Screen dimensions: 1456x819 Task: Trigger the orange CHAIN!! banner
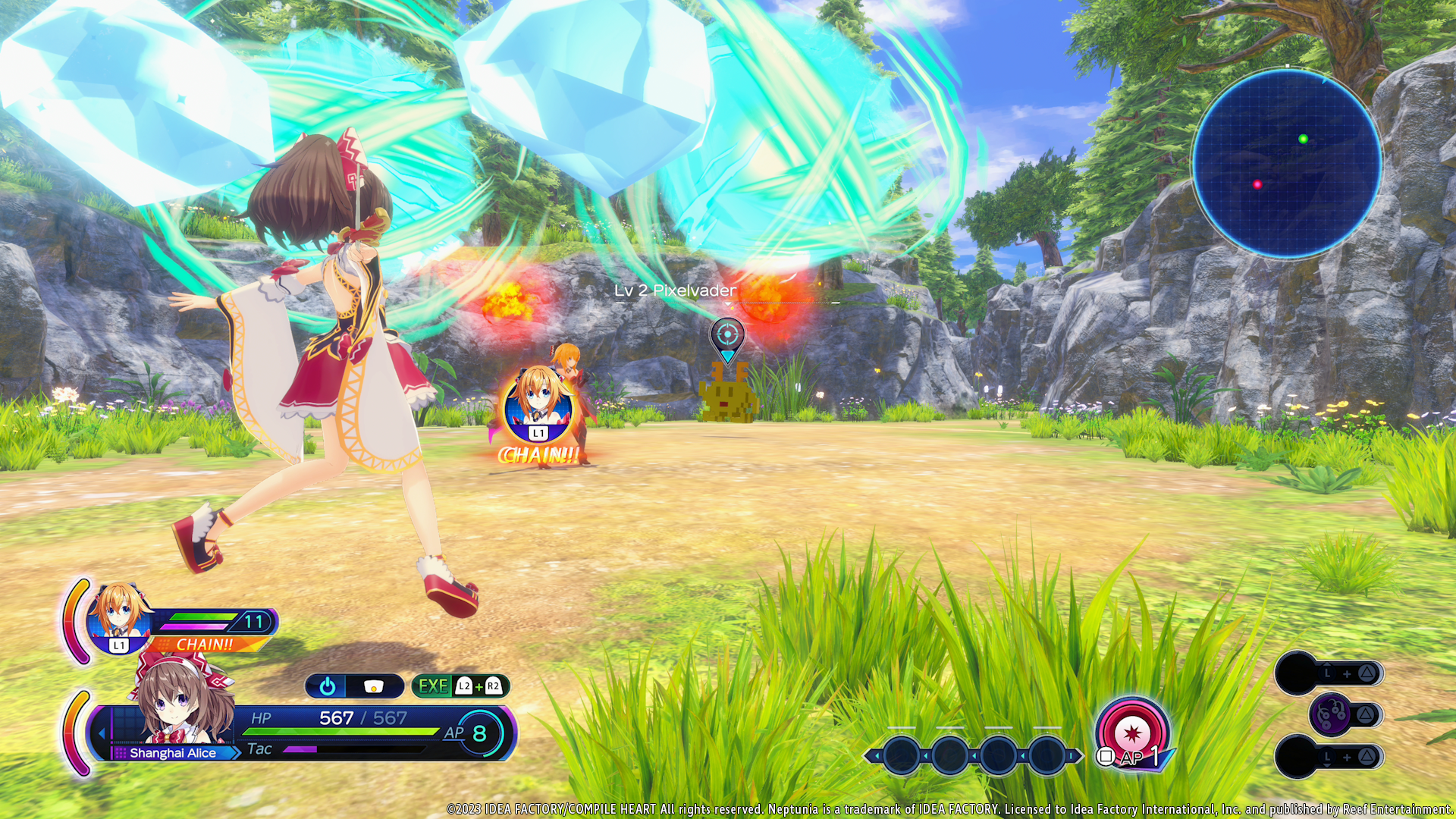pos(205,645)
